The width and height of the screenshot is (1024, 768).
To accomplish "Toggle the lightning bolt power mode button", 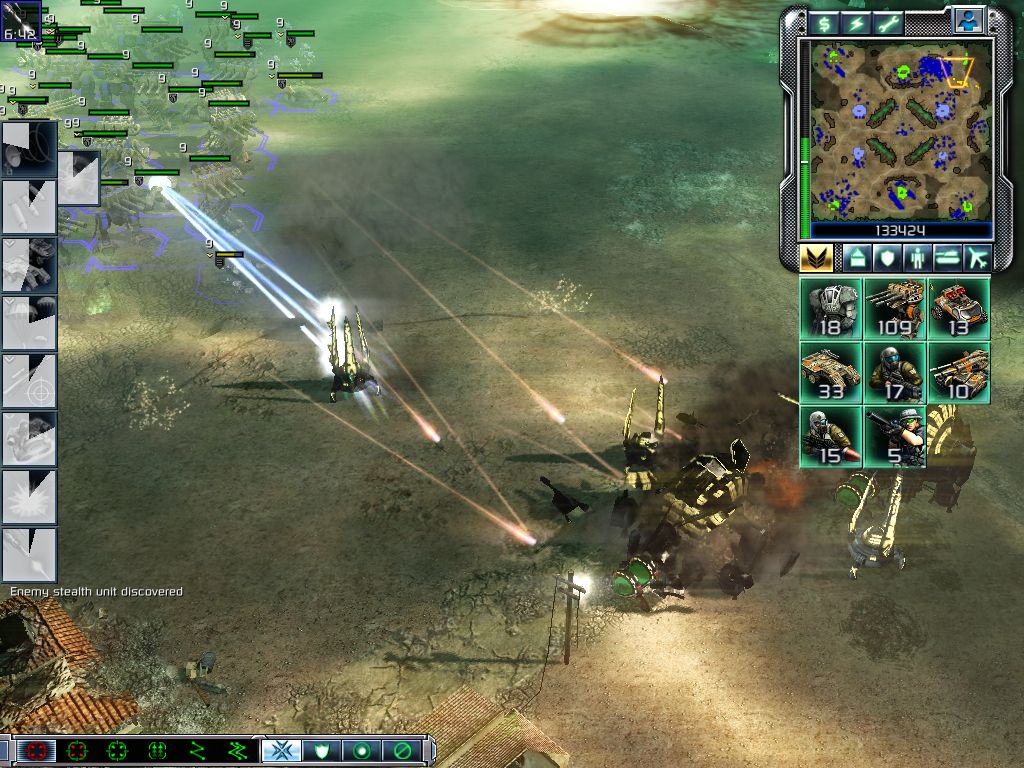I will tap(857, 23).
